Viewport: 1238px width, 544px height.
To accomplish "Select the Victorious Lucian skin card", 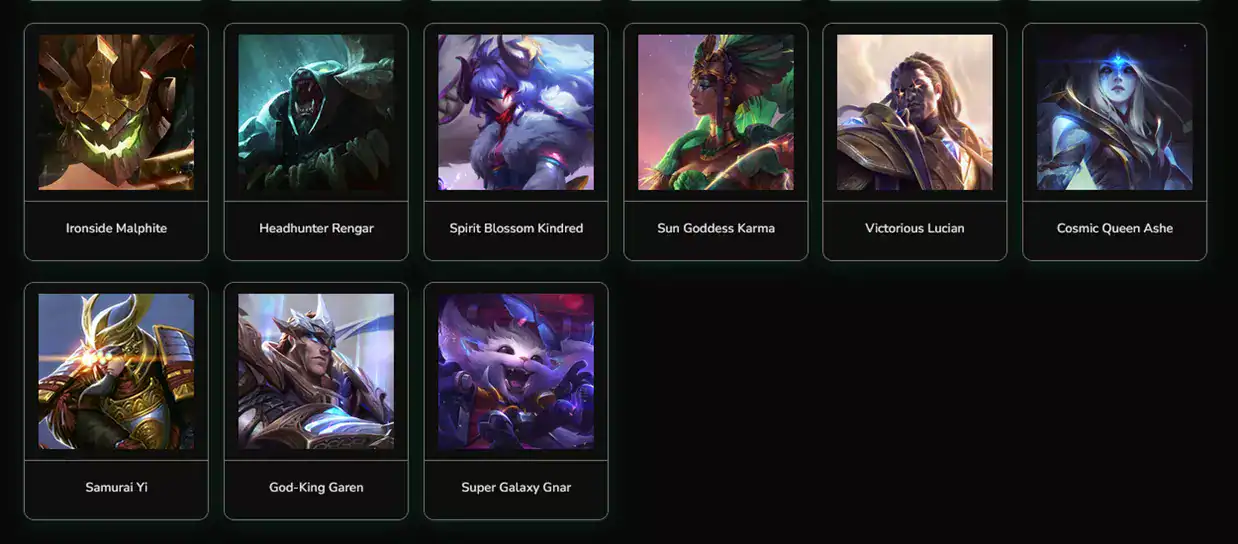I will [915, 141].
